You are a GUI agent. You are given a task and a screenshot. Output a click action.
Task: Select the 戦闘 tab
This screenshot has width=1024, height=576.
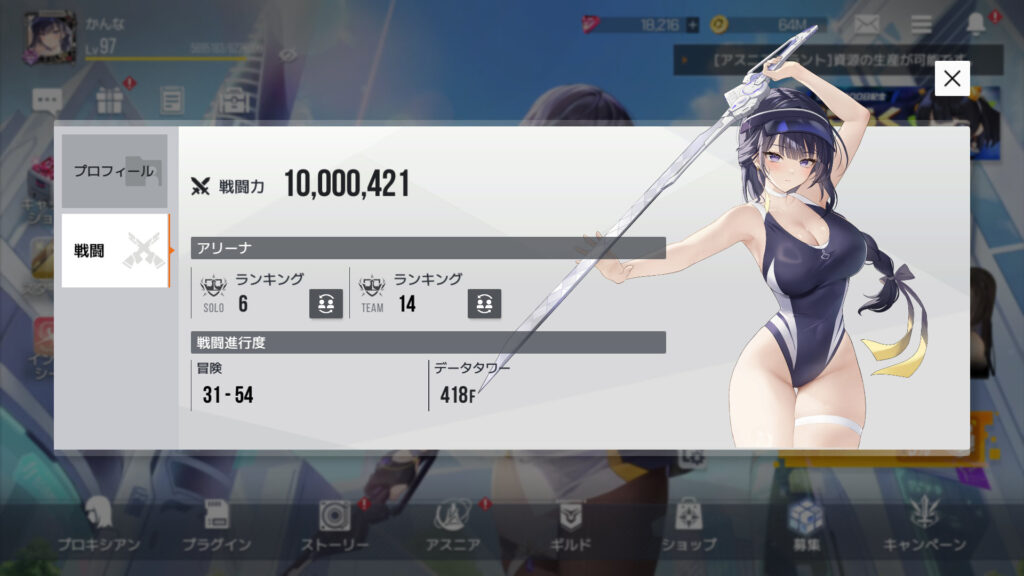114,251
